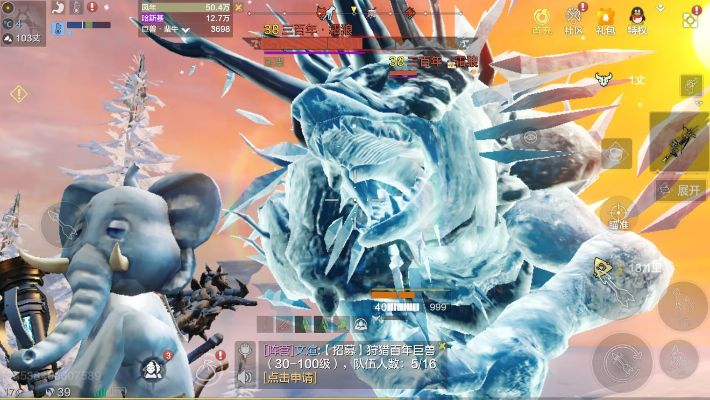This screenshot has height=400, width=710.
Task: Open the 巨兽·蛮牛 dropdown in the status panel
Action: click(186, 30)
